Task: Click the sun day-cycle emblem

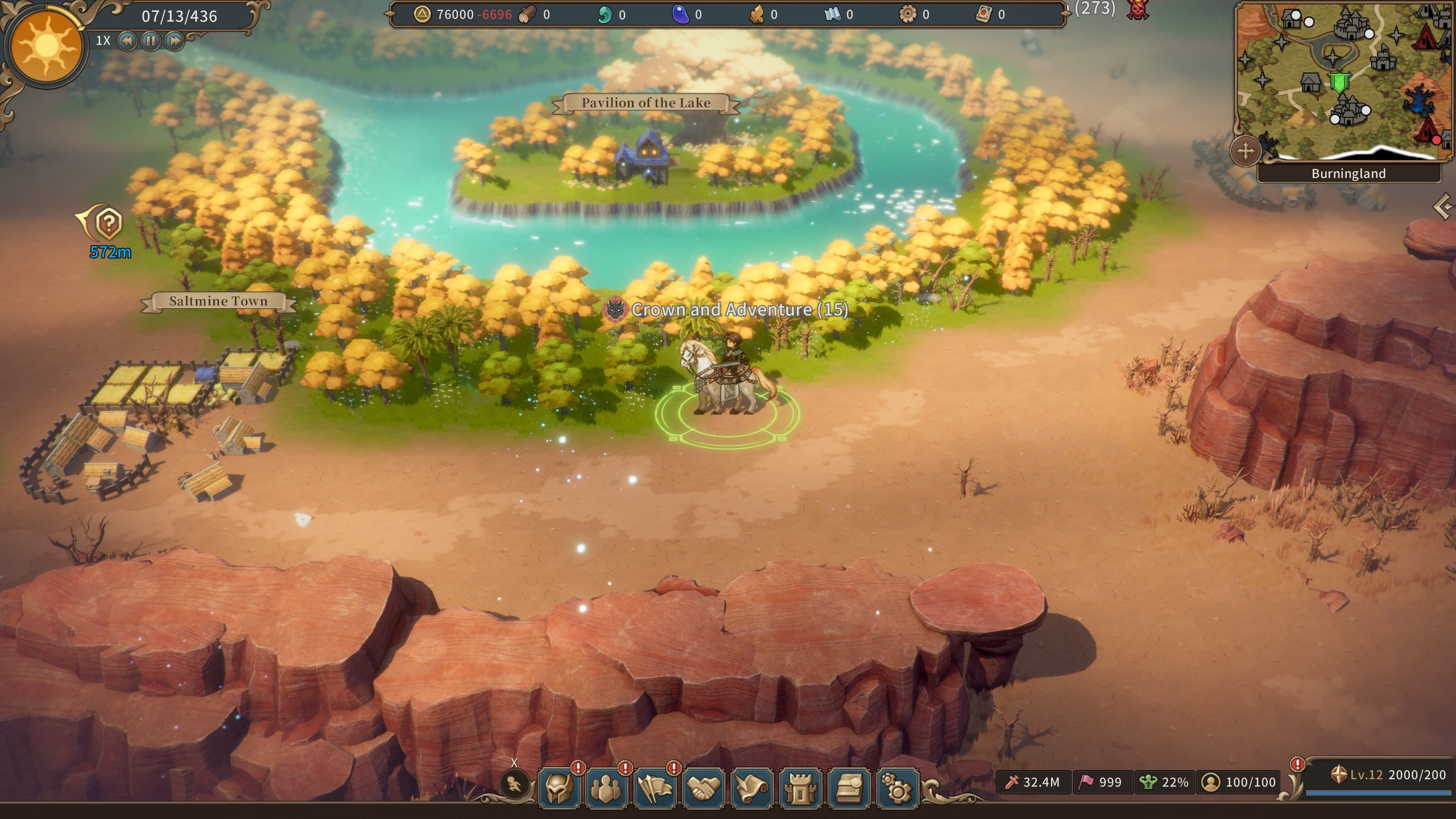Action: 47,47
